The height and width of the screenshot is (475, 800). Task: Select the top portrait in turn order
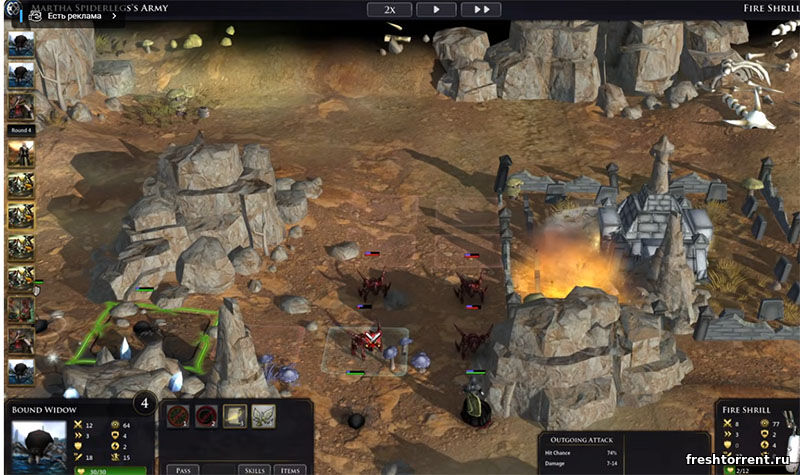pyautogui.click(x=21, y=44)
